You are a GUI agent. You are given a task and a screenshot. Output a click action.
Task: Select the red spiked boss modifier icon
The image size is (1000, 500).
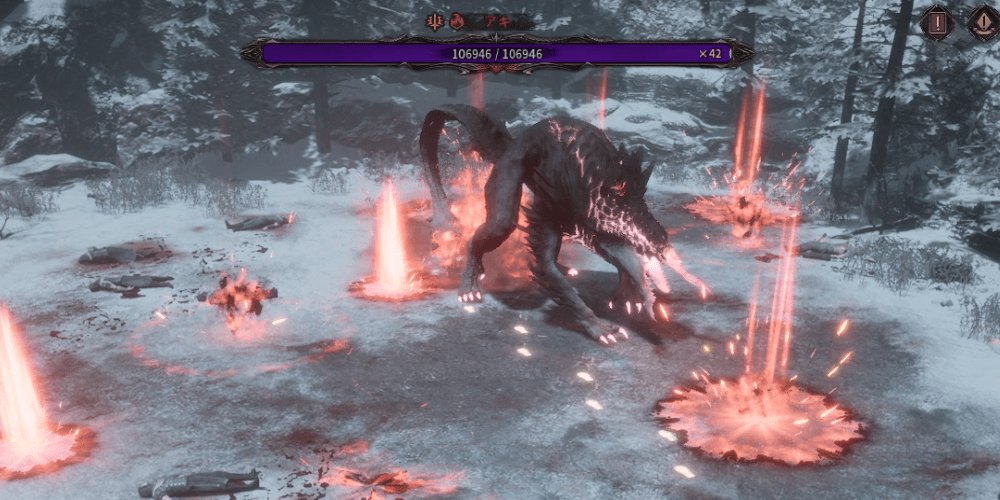pos(436,21)
